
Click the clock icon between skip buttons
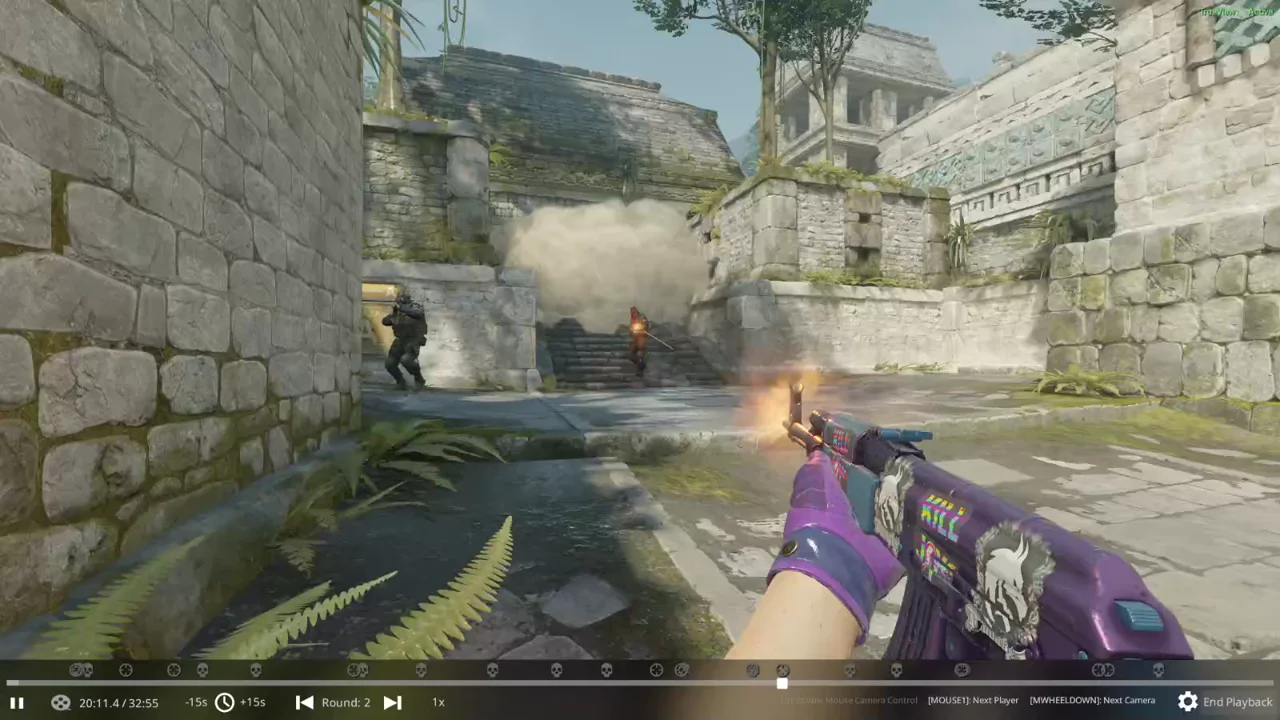click(x=224, y=702)
